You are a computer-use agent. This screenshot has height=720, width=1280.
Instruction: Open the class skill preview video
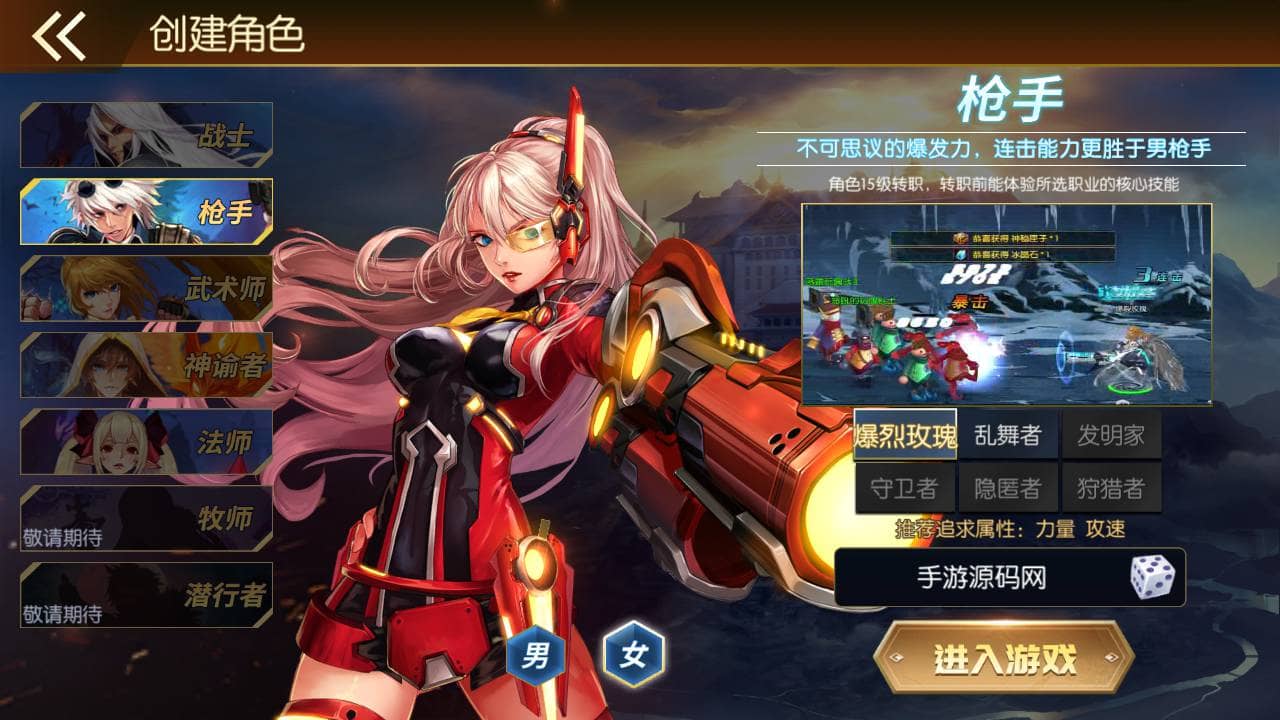click(x=1006, y=304)
